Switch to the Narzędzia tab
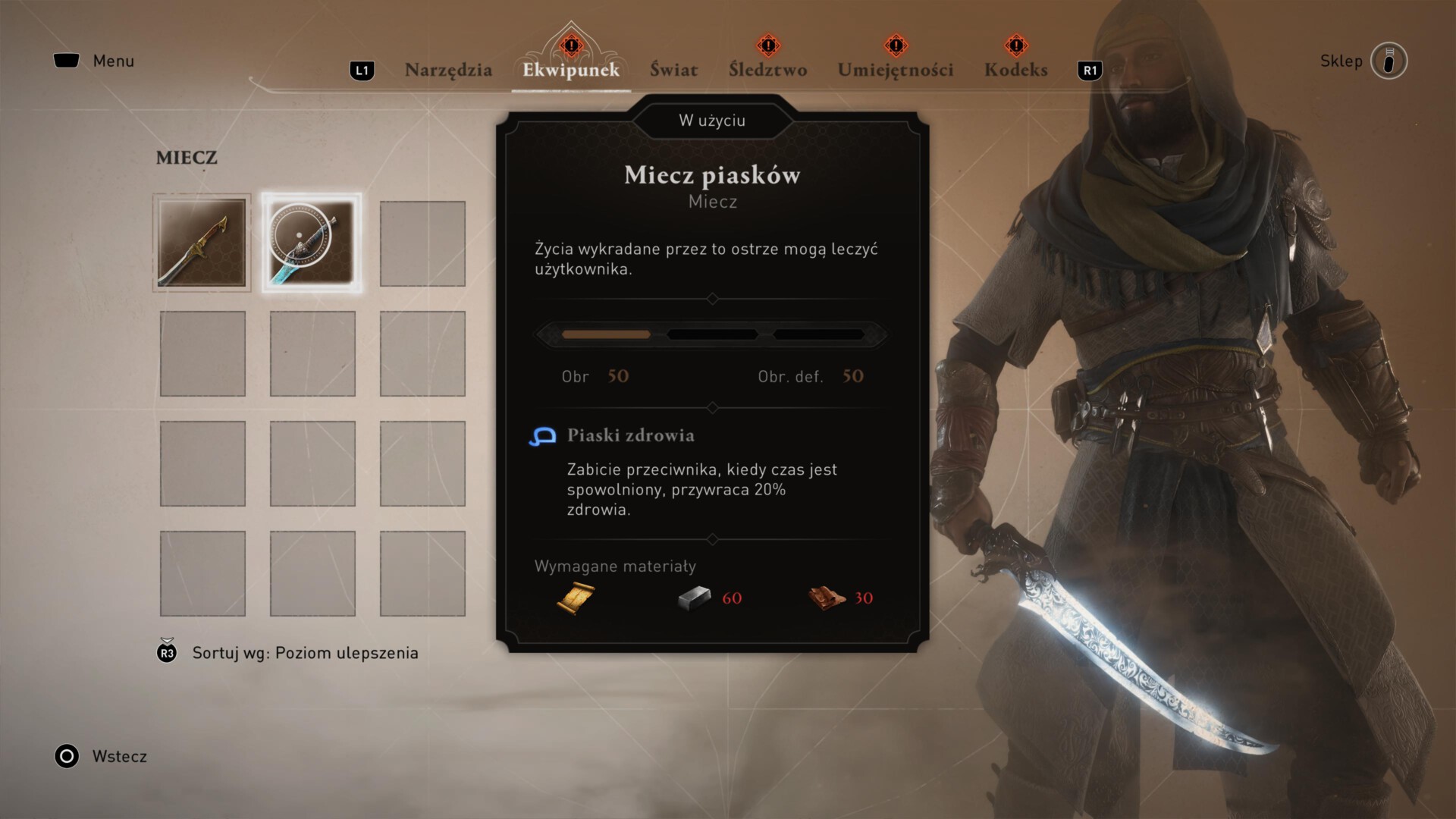The height and width of the screenshot is (819, 1456). (x=448, y=70)
